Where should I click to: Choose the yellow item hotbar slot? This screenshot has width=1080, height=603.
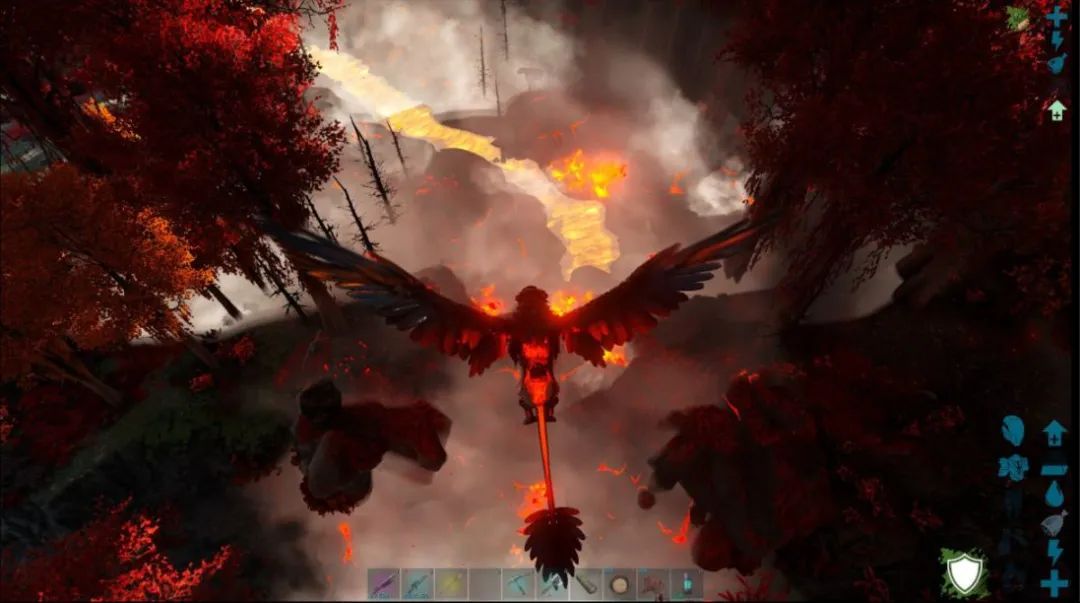(x=451, y=584)
